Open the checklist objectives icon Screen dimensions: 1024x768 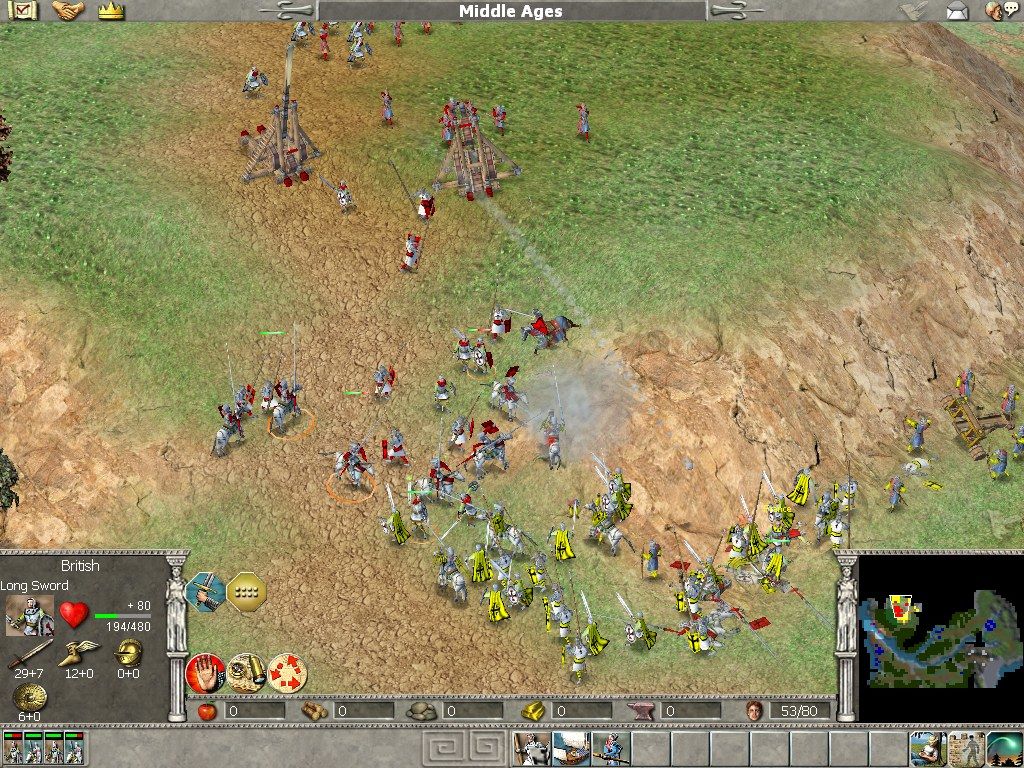[x=24, y=11]
